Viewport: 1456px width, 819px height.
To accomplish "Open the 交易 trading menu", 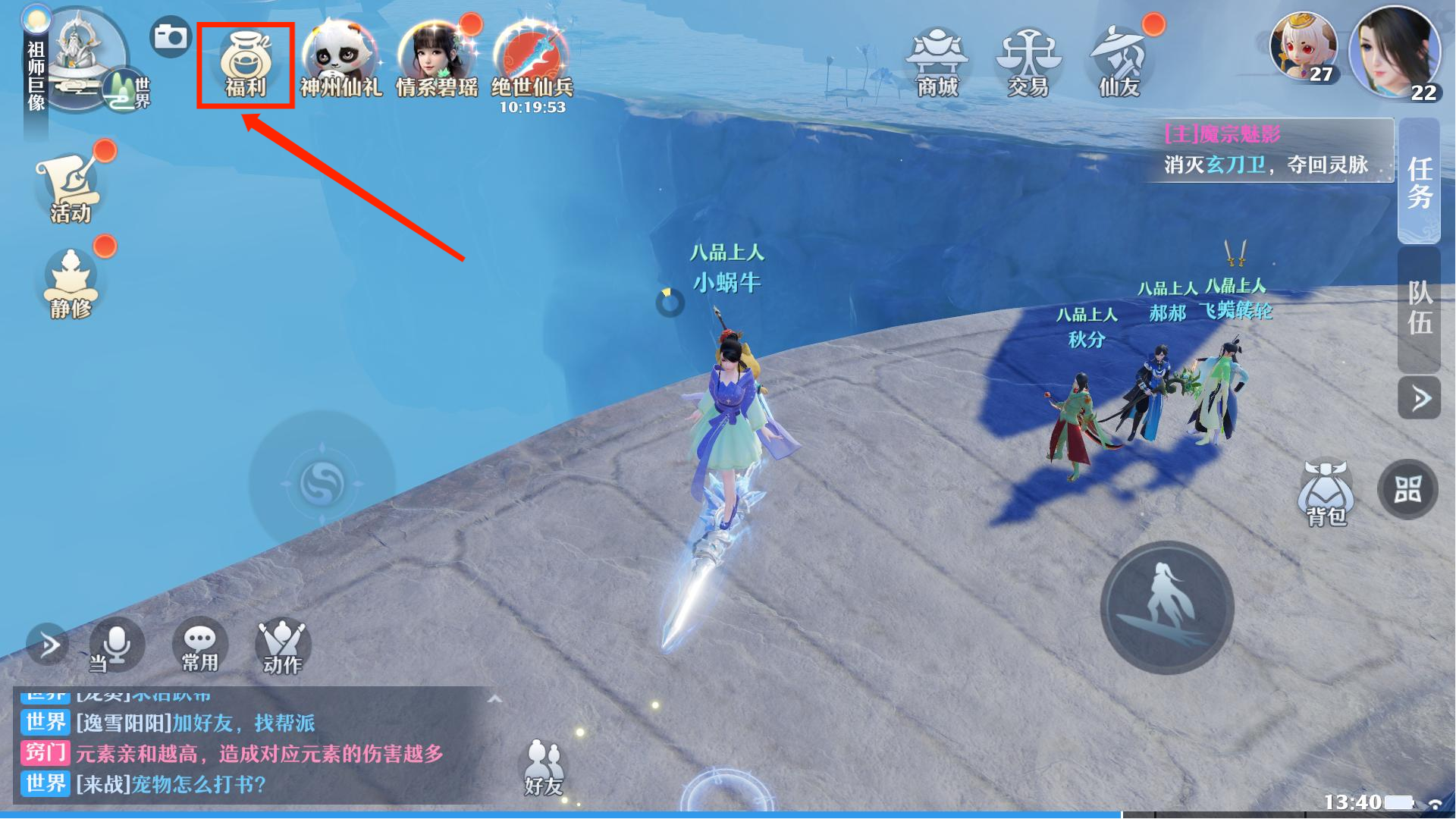I will click(x=1028, y=62).
